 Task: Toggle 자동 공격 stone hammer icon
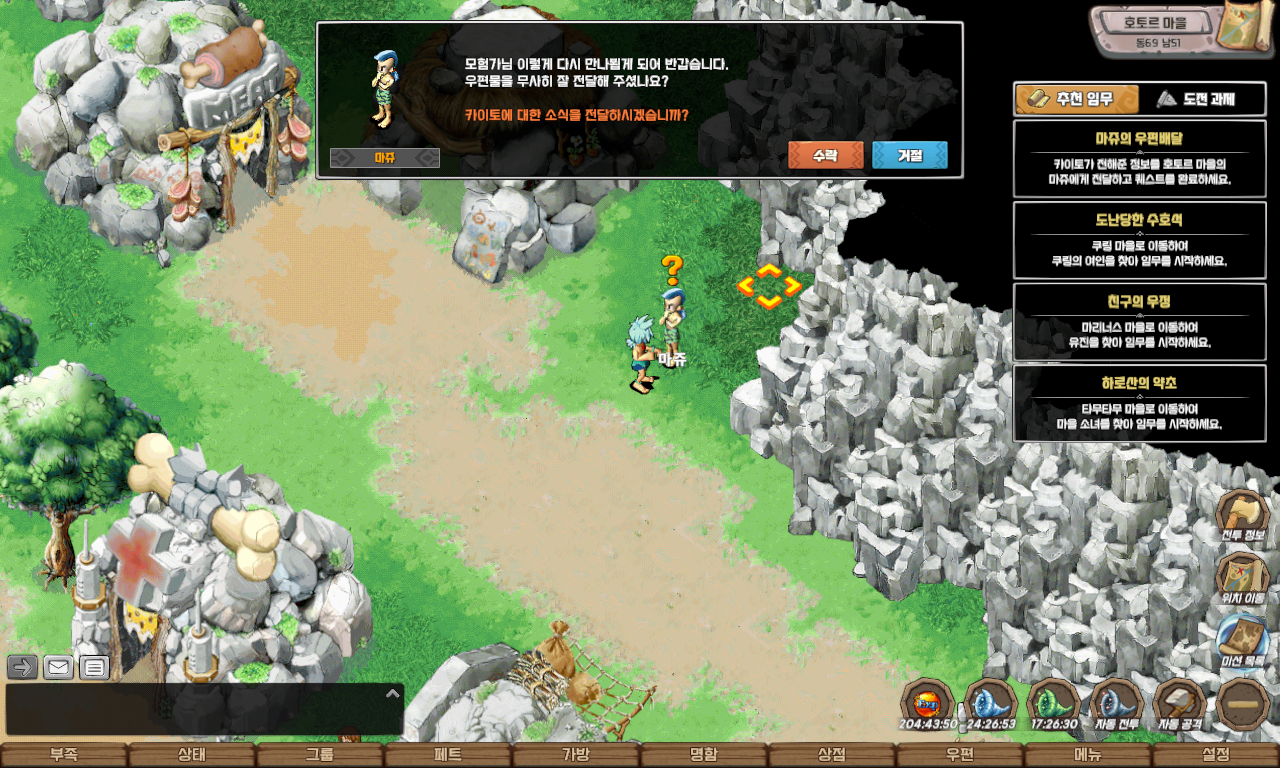[x=1180, y=704]
